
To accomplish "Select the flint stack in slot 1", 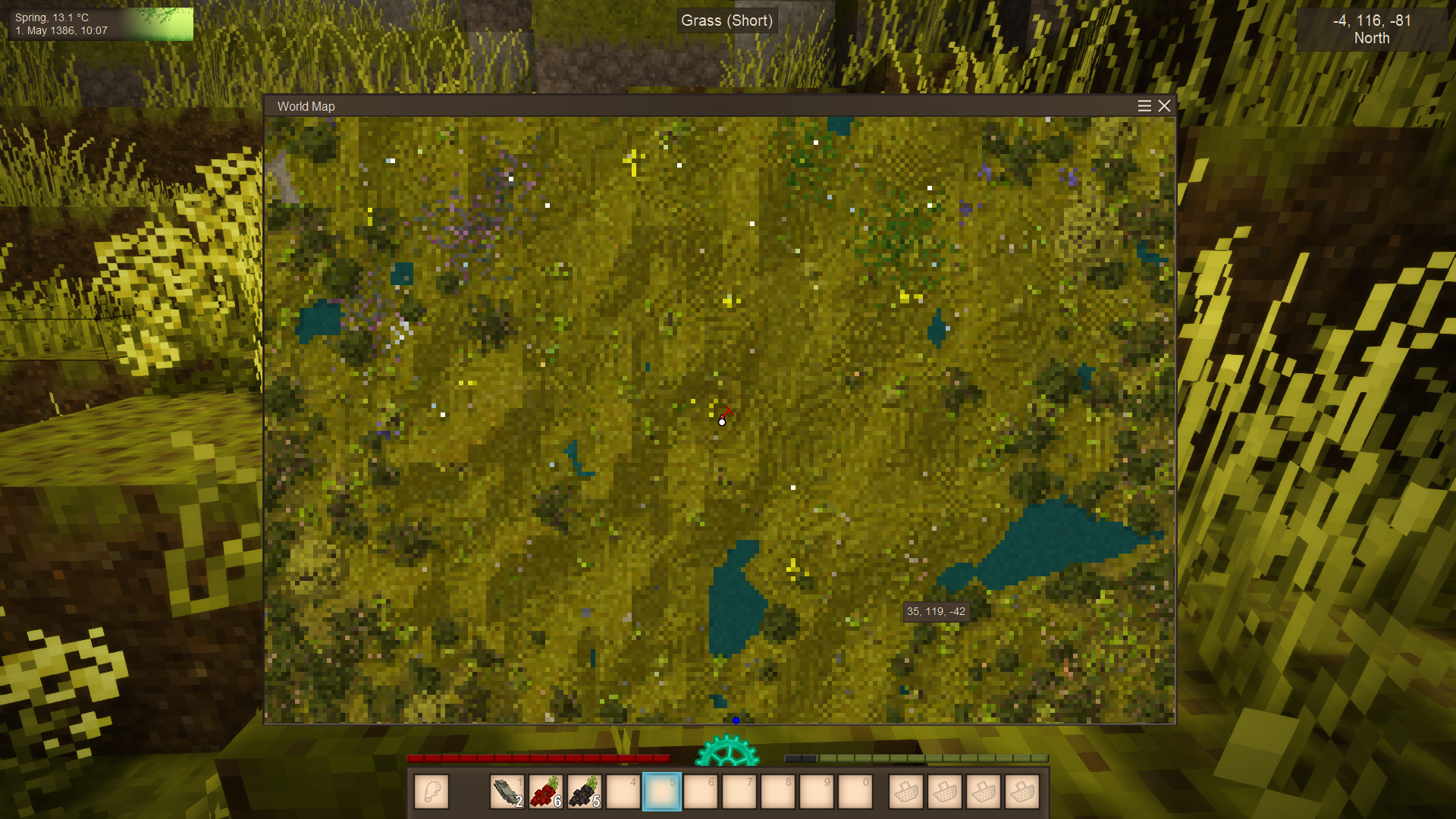I will (x=507, y=792).
